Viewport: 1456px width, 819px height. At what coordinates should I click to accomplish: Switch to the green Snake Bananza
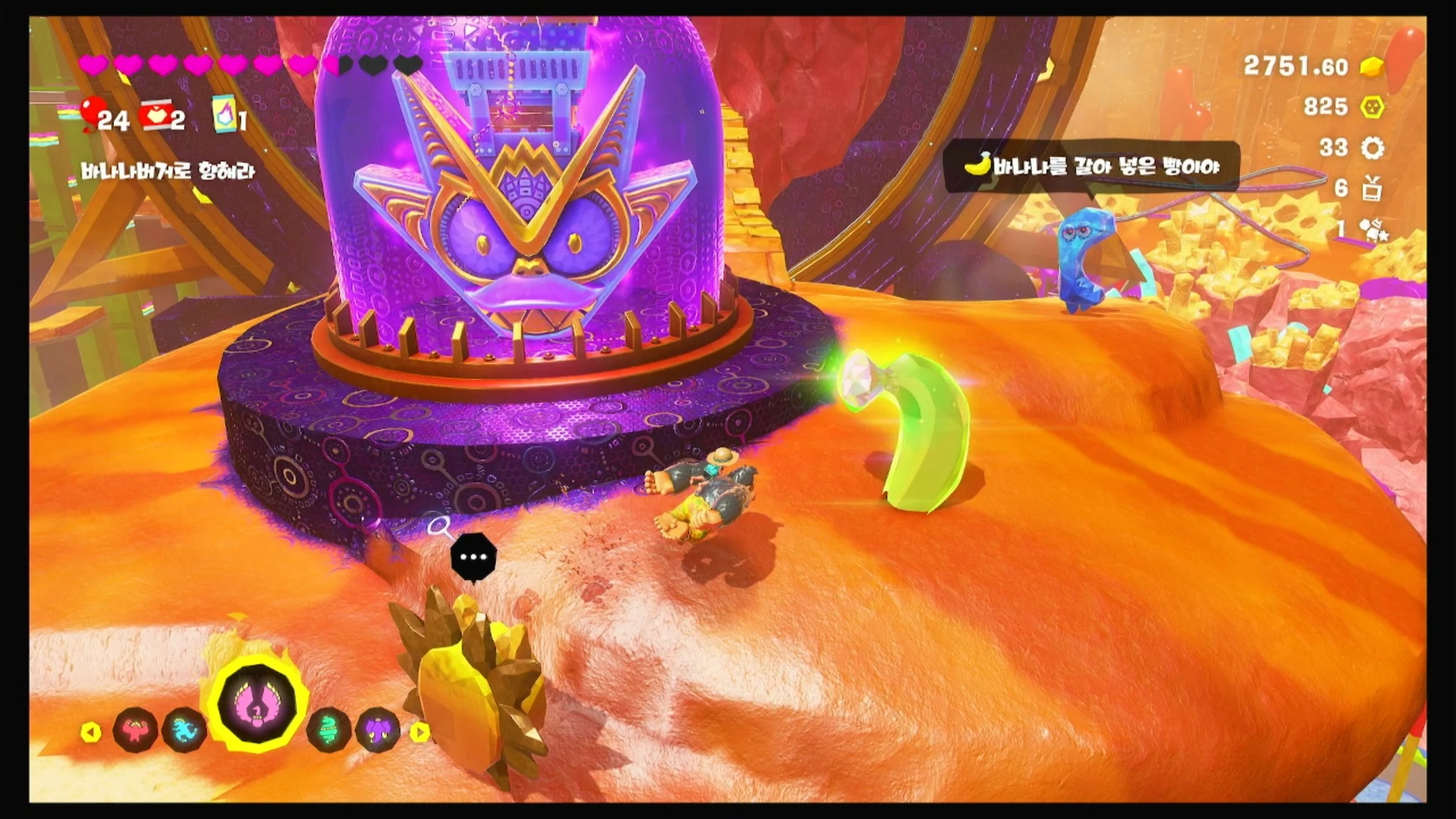pos(329,730)
